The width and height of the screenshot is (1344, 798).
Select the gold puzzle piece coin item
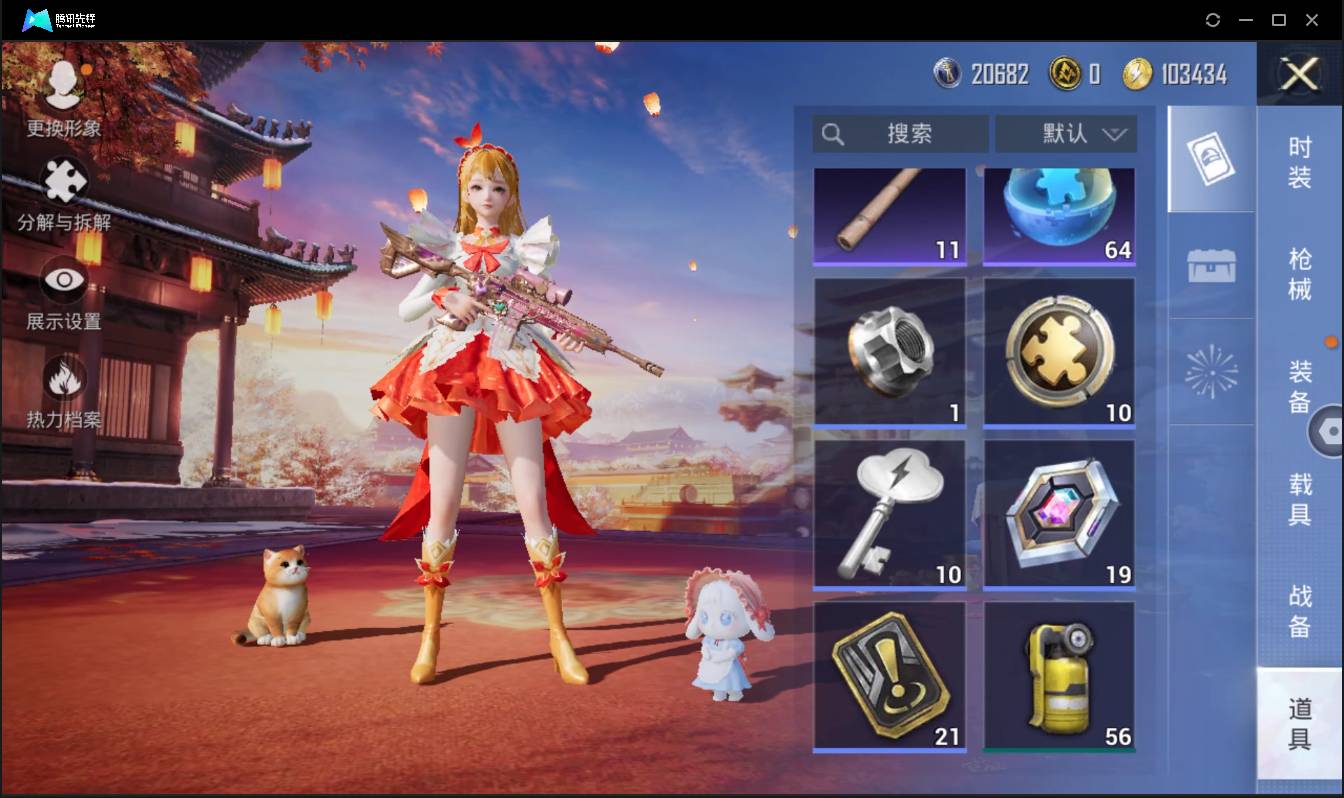[x=1059, y=352]
